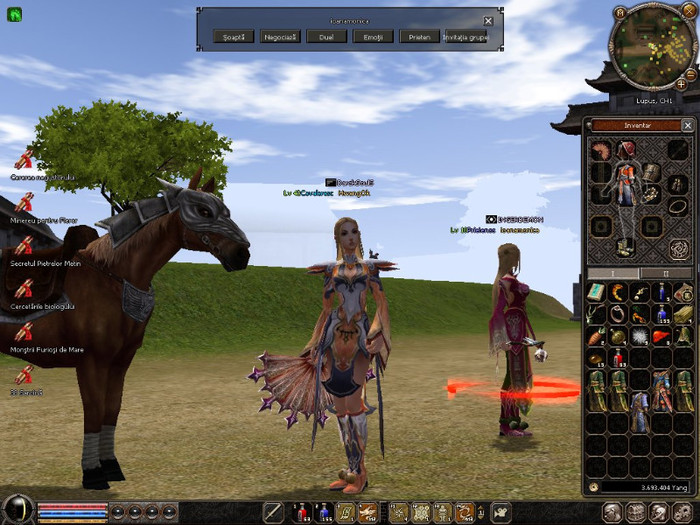Open the Minereu pentru Fierar quest scroll
Viewport: 700px width, 525px height.
[24, 203]
